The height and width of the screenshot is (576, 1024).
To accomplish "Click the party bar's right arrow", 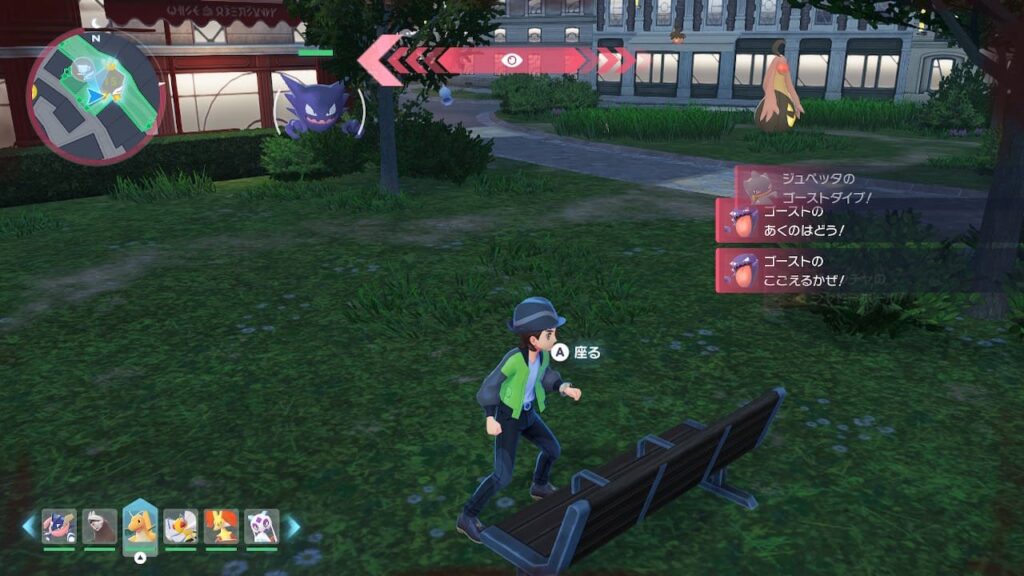I will [x=293, y=526].
